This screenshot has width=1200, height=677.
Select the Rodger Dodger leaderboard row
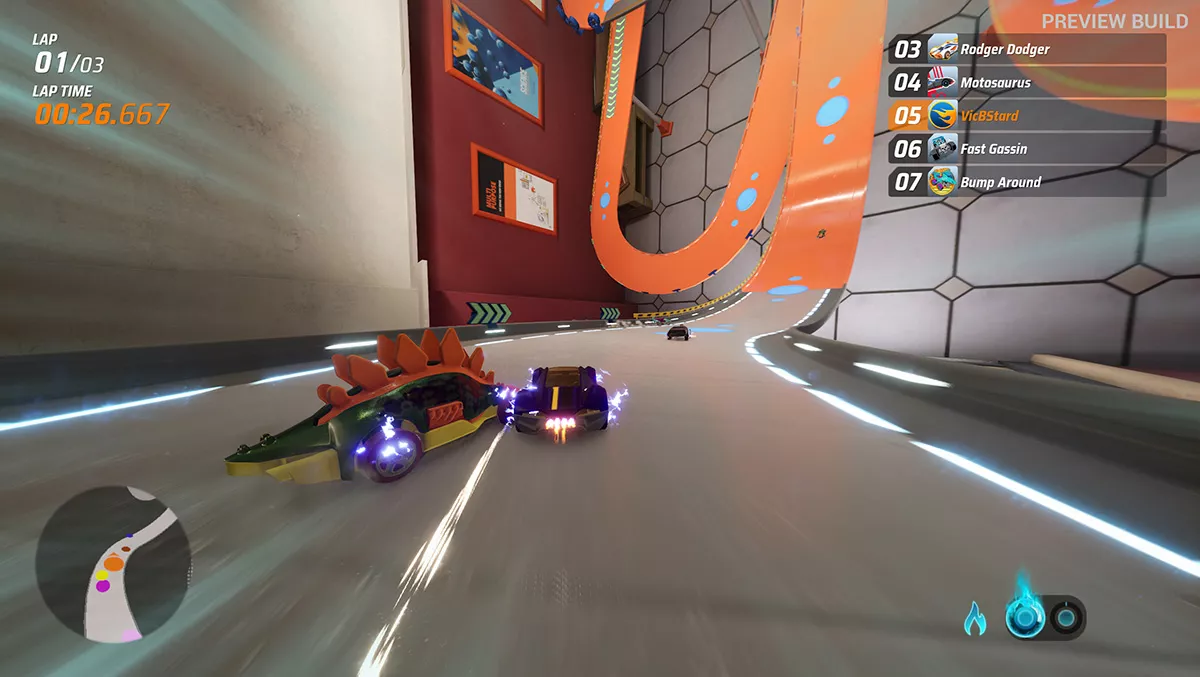[1027, 49]
